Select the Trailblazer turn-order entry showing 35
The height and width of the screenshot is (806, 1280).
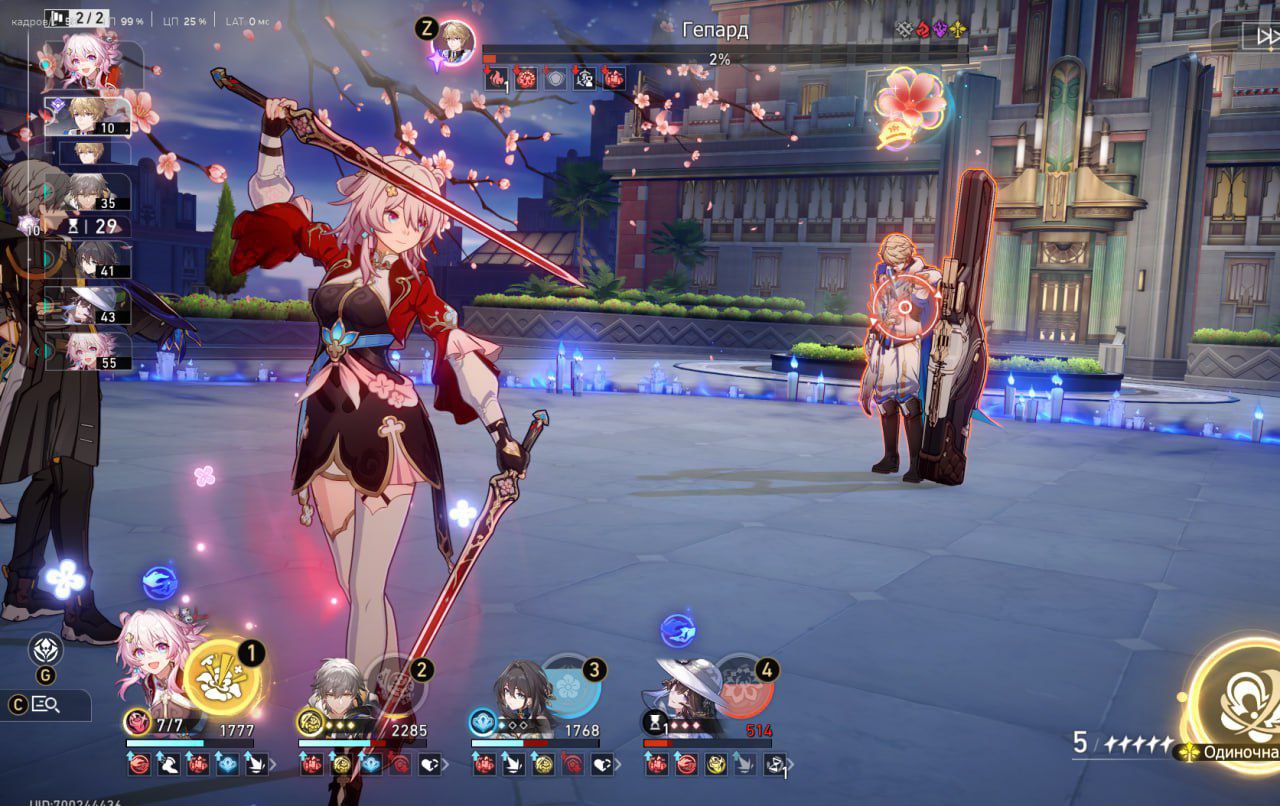(x=100, y=192)
